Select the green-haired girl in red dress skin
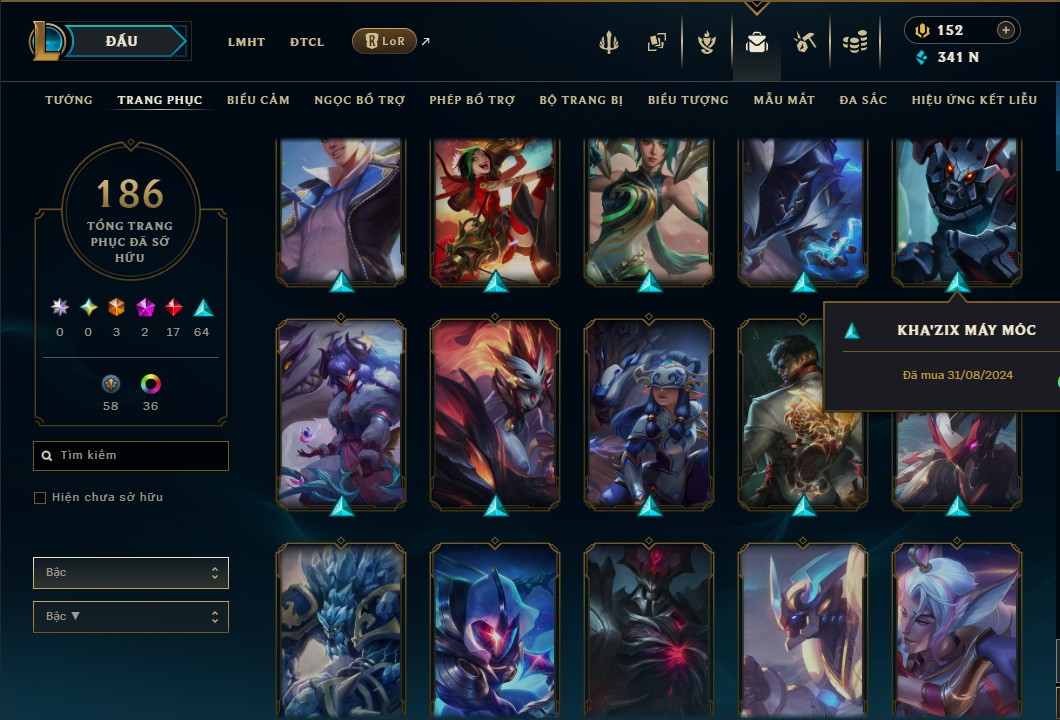Image resolution: width=1060 pixels, height=720 pixels. click(495, 210)
